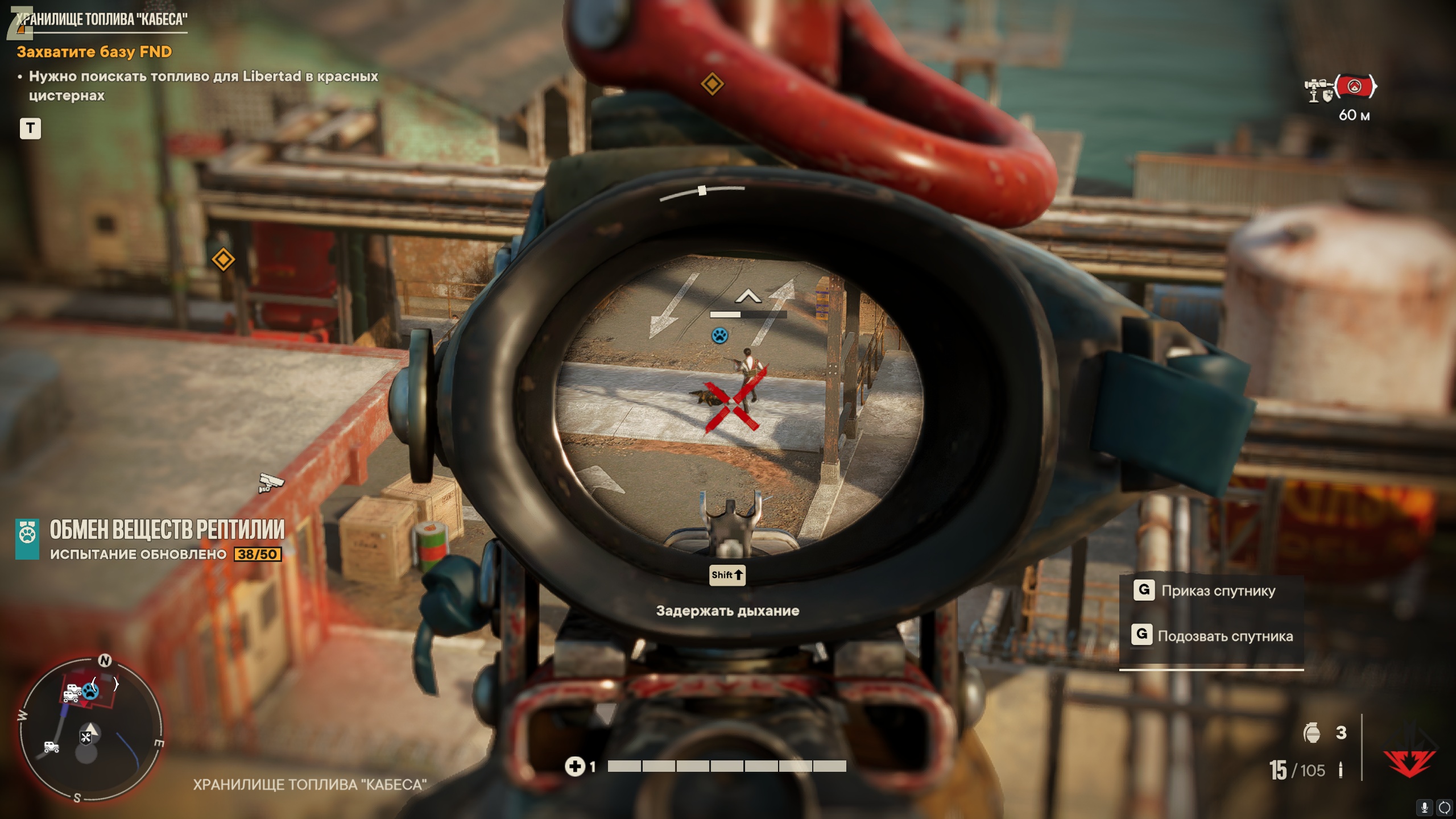Viewport: 1456px width, 819px height.
Task: Click the white enemy chevron marker in scope
Action: click(748, 296)
